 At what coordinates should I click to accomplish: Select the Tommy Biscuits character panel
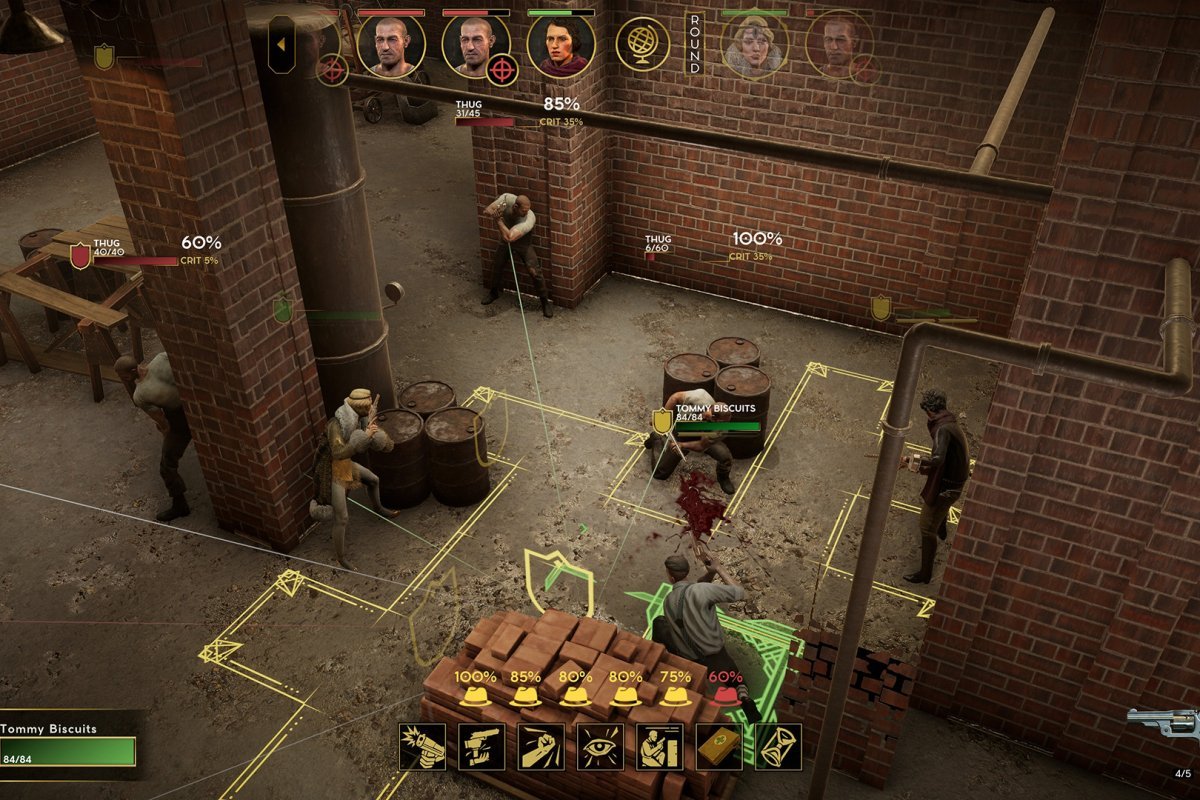(68, 745)
